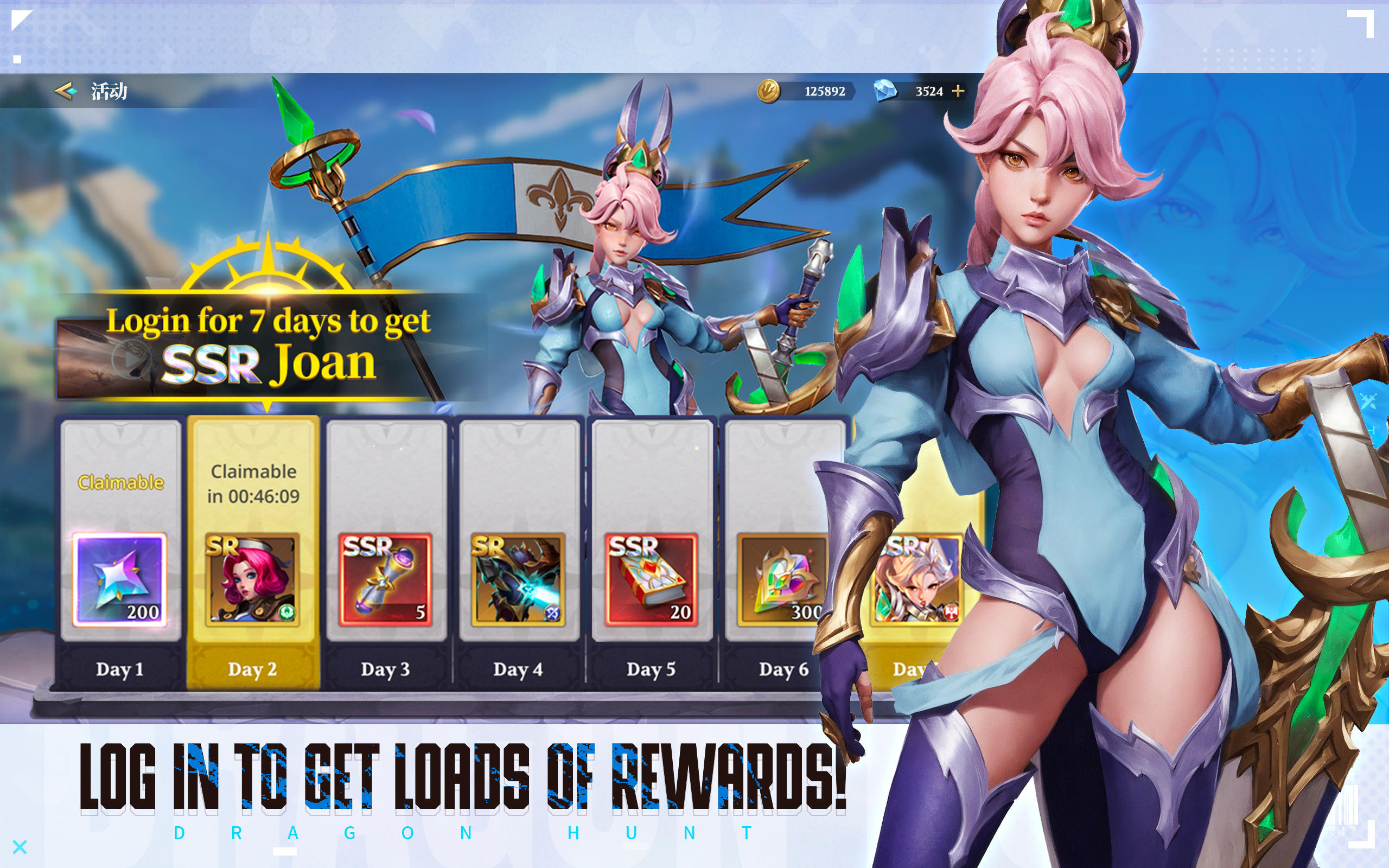Select the SSR scepter item icon on Day 3
The height and width of the screenshot is (868, 1389).
click(x=385, y=581)
